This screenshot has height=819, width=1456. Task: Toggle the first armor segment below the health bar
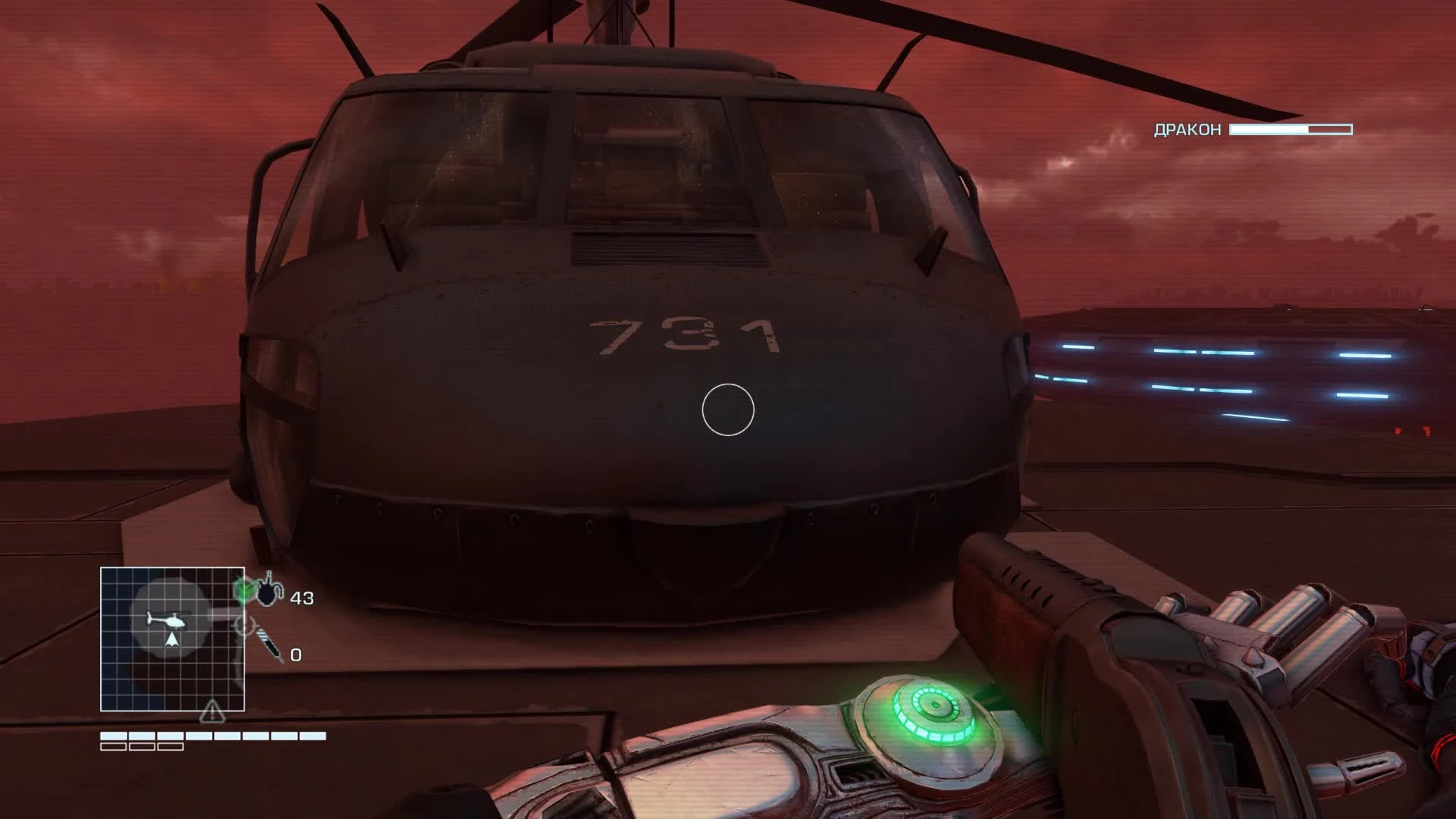tap(114, 746)
